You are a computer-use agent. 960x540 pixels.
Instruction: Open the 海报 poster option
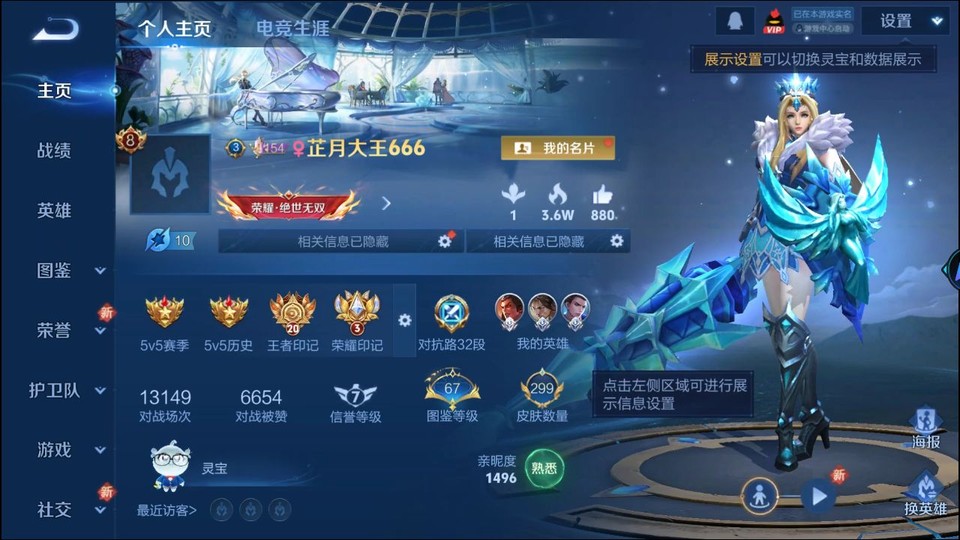926,427
